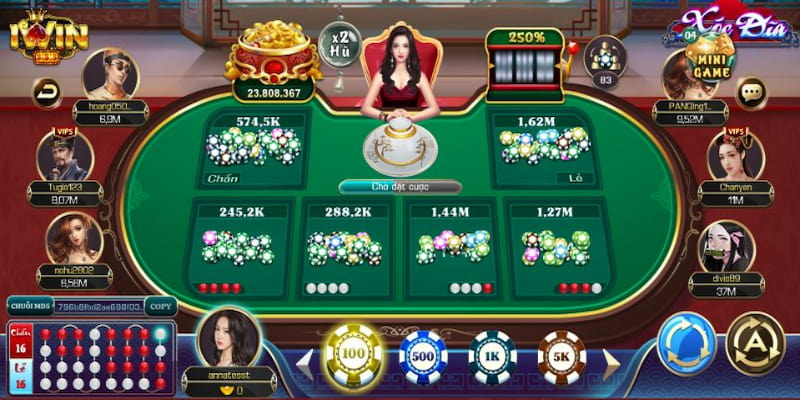Bet on three white one red box
The image size is (800, 400).
(x=452, y=248)
